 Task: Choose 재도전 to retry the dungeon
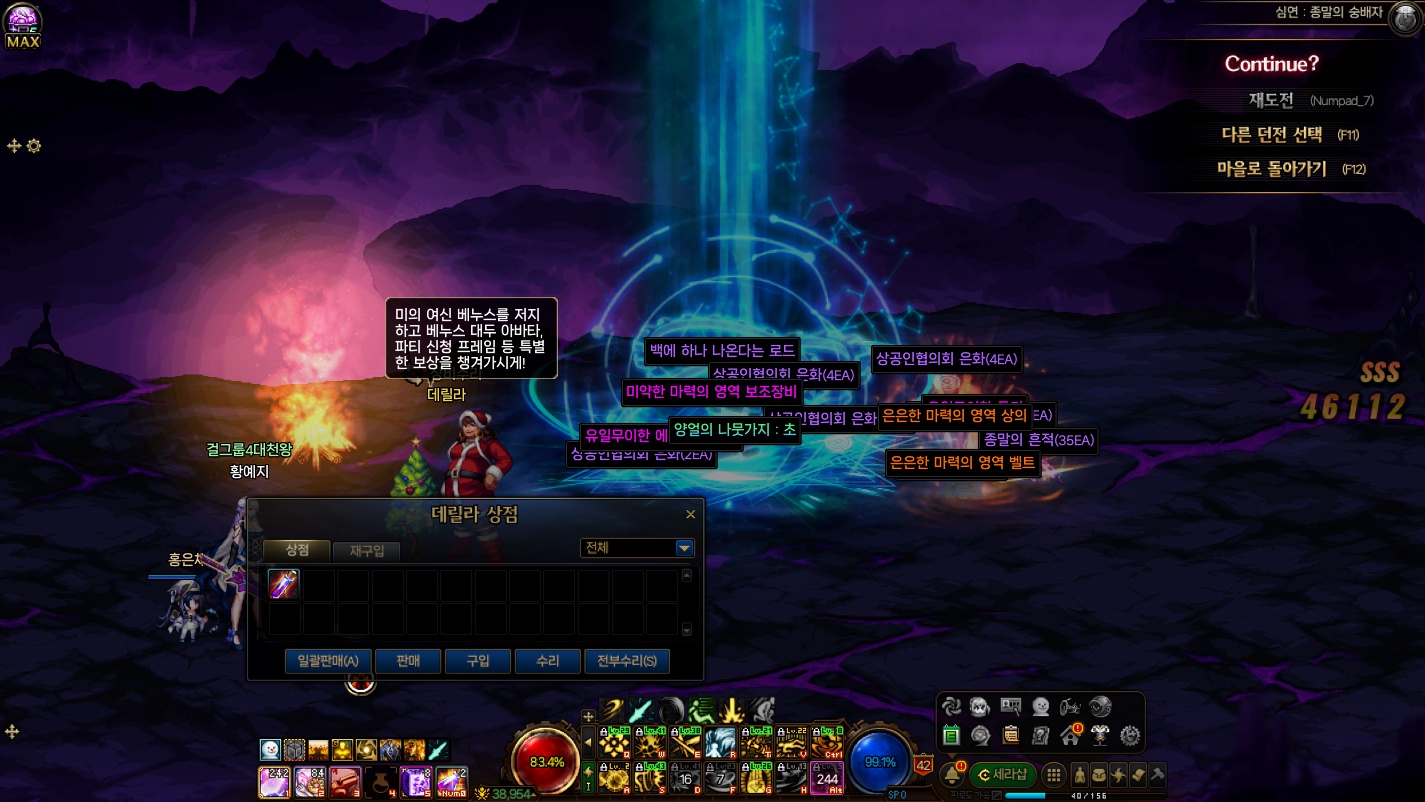point(1271,100)
